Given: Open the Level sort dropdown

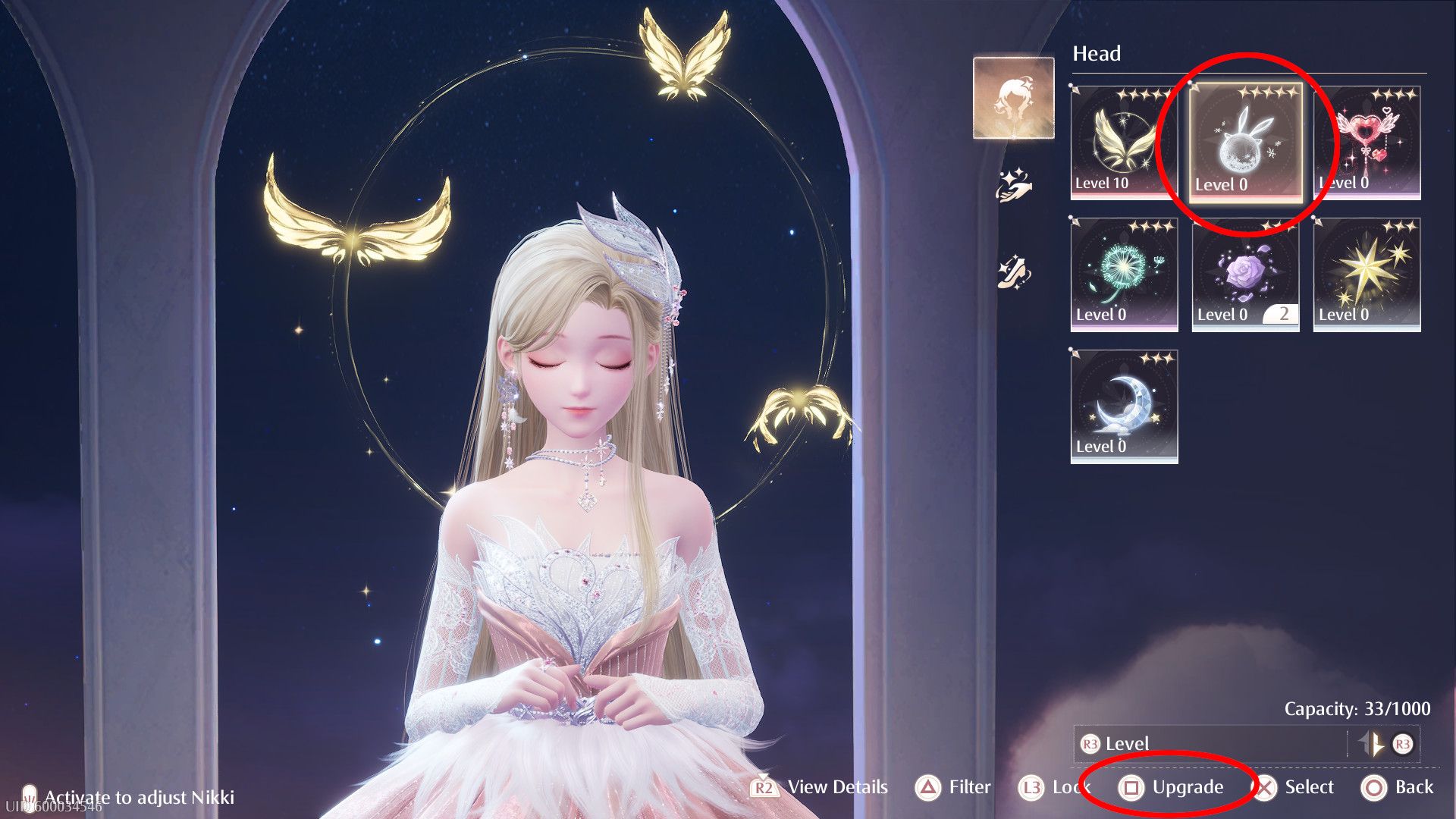Looking at the screenshot, I should [1210, 744].
